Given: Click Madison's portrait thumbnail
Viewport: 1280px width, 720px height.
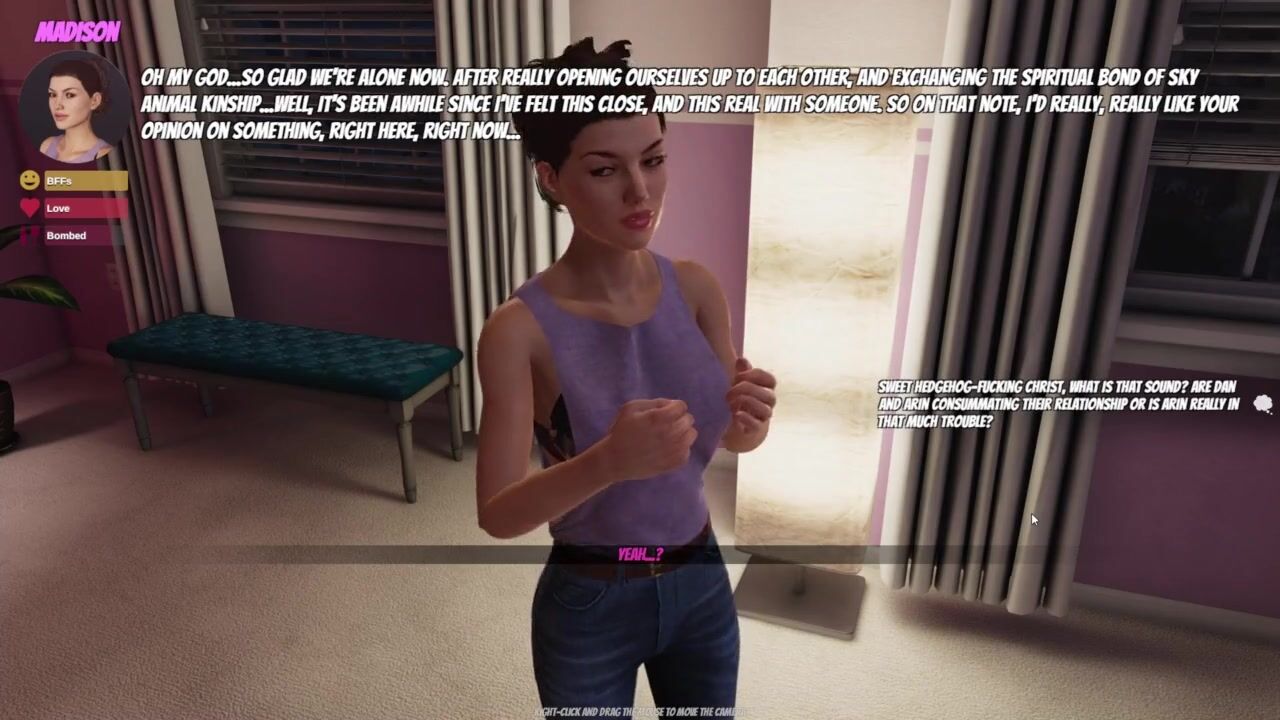Looking at the screenshot, I should [x=74, y=106].
